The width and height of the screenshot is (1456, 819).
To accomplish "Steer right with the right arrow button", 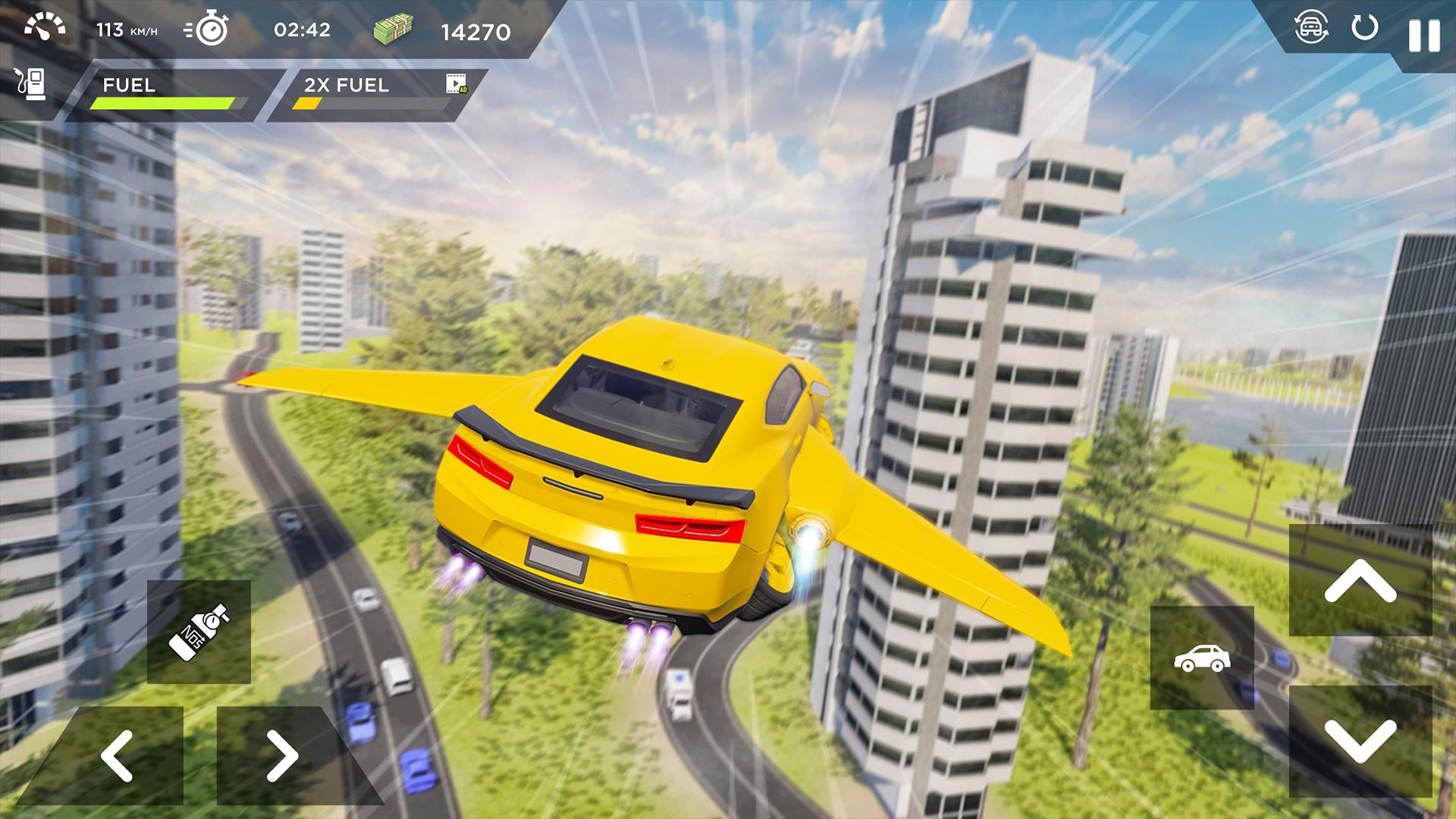I will tap(282, 755).
